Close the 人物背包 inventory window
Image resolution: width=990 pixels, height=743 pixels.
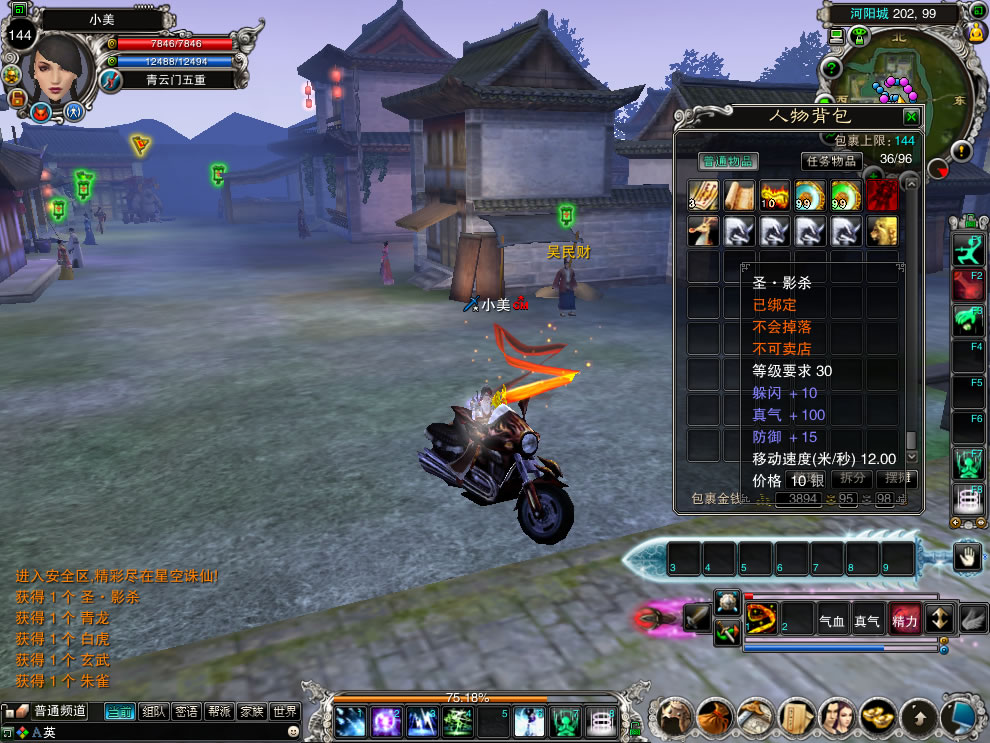910,116
